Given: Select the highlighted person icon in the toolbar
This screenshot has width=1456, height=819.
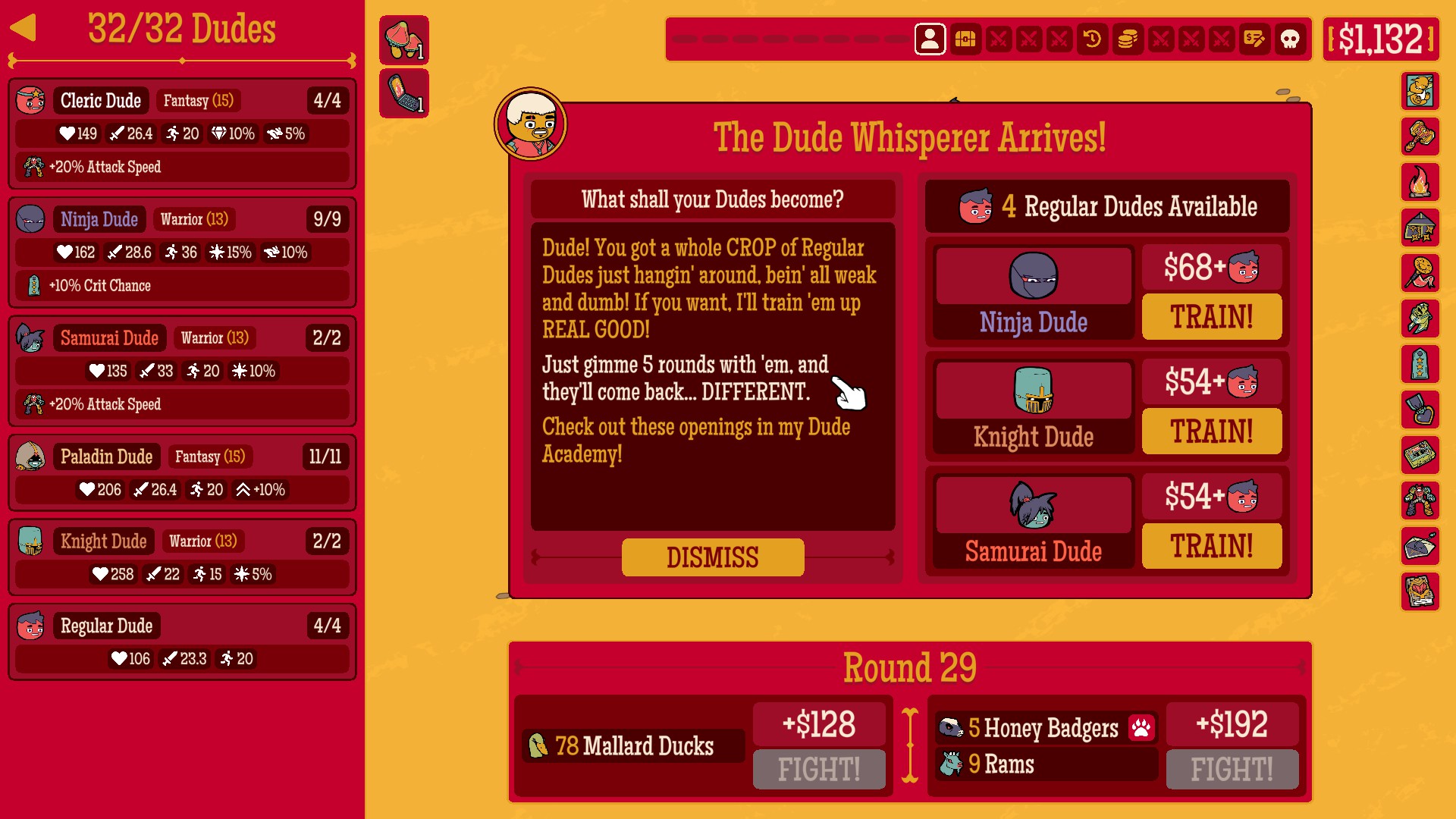Looking at the screenshot, I should 930,39.
